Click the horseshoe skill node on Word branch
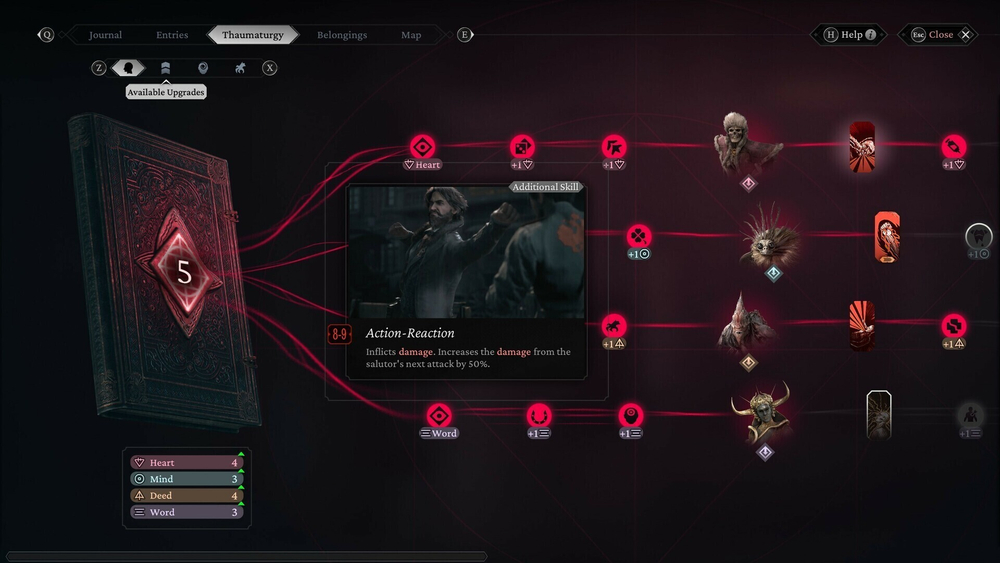 pos(540,415)
